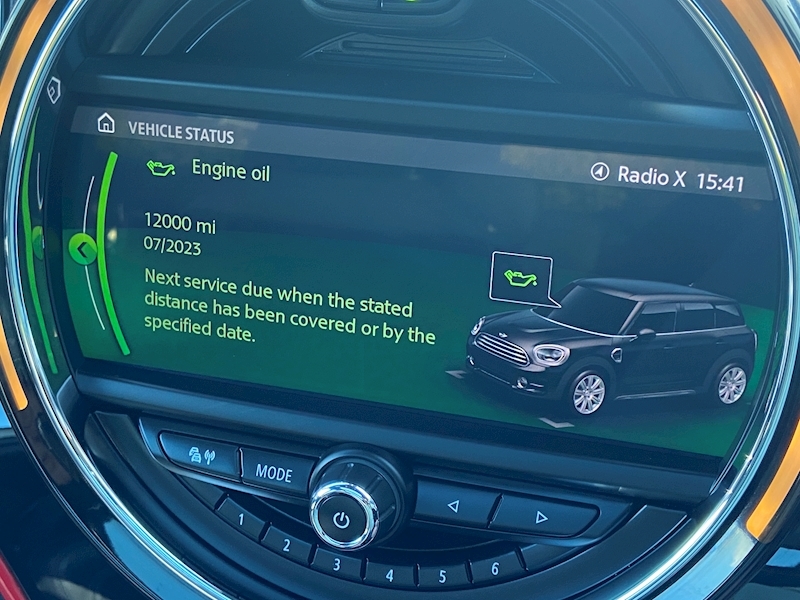Click the green back chevron arrow
Viewport: 800px width, 600px height.
click(82, 248)
